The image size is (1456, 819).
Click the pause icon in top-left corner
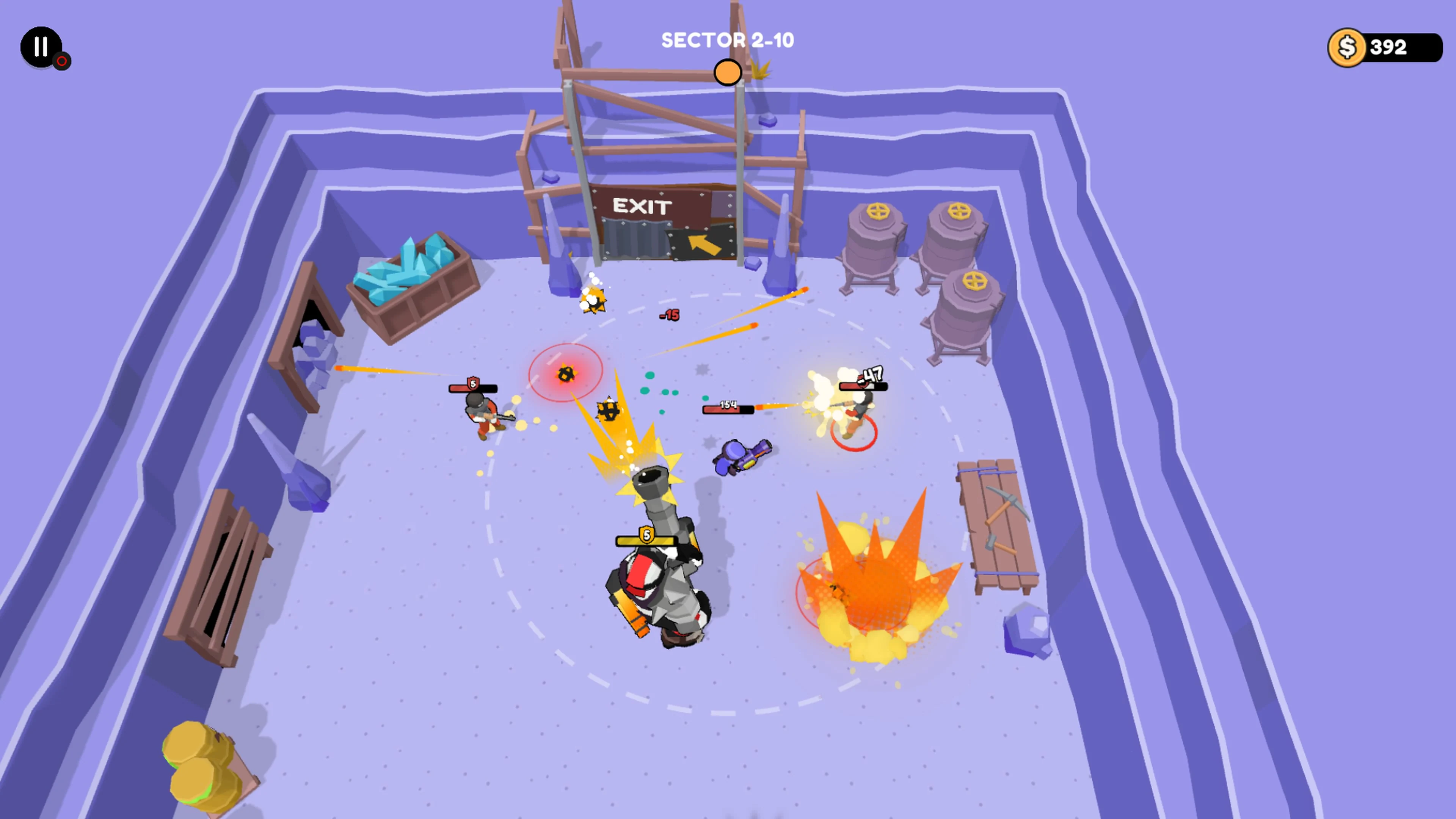pyautogui.click(x=40, y=47)
